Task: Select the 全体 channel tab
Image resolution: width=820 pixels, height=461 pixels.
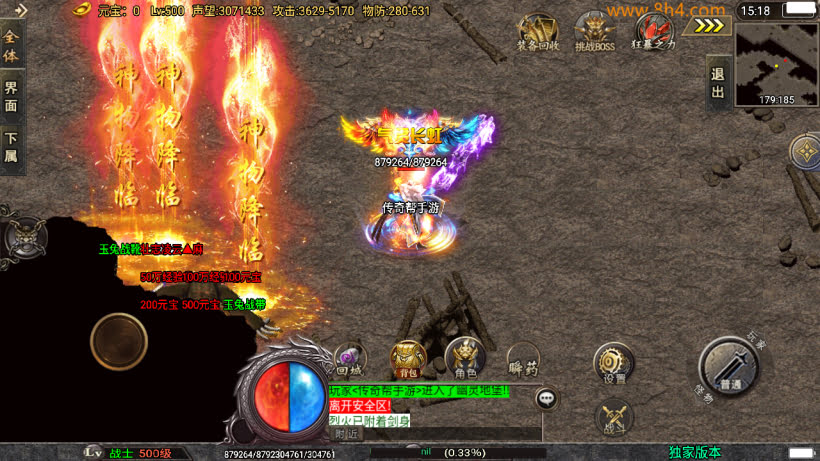Action: coord(11,44)
